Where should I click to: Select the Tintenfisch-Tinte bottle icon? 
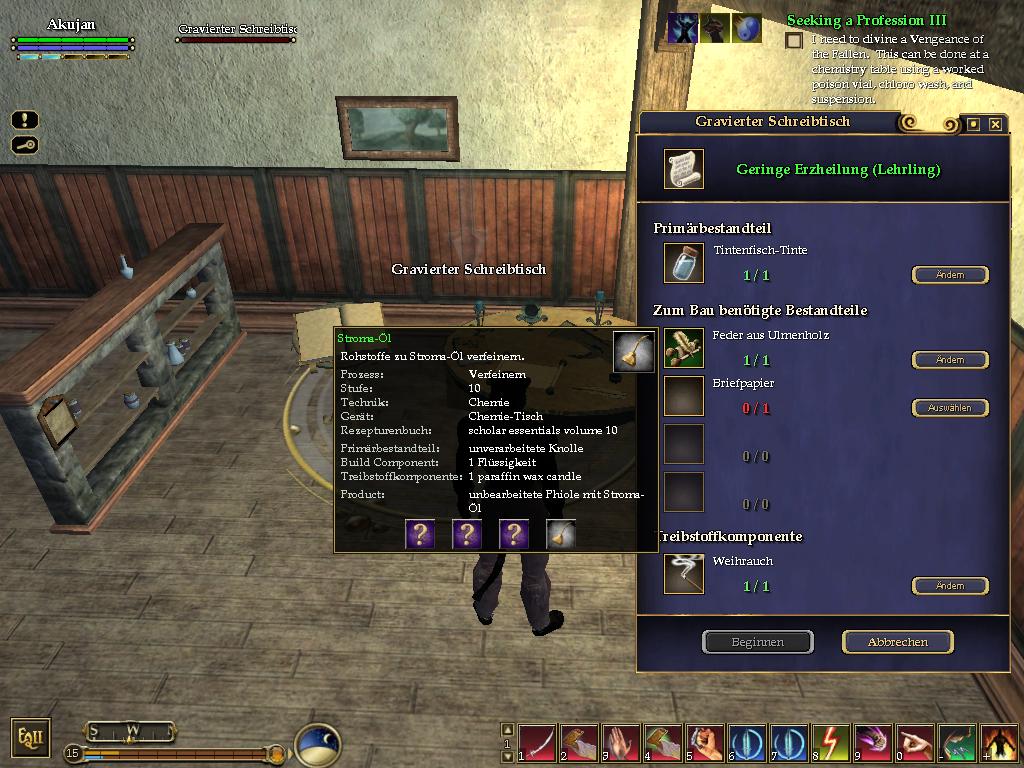click(684, 263)
